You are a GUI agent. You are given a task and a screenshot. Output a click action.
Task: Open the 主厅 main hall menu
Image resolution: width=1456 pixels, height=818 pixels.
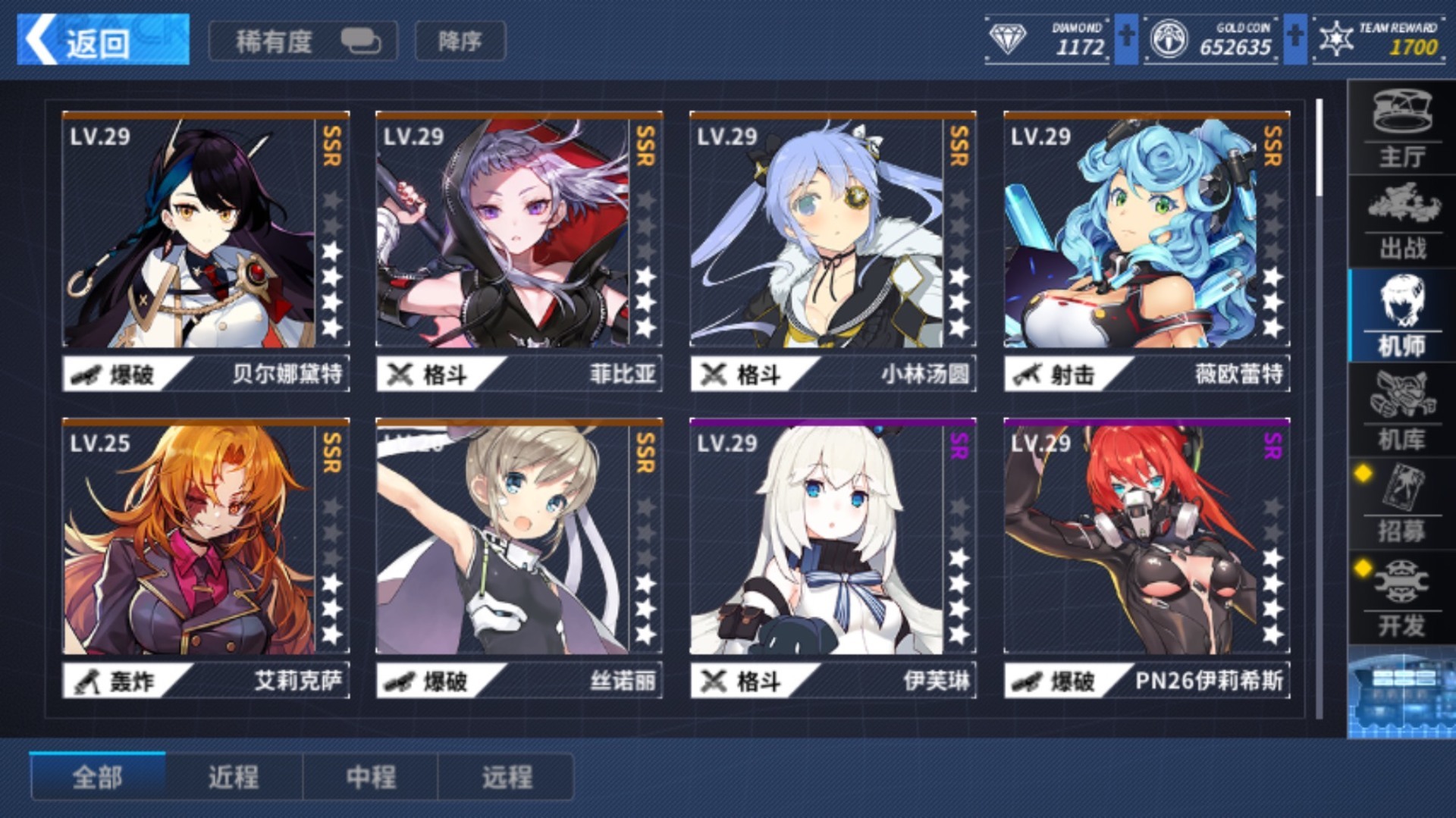coord(1401,129)
